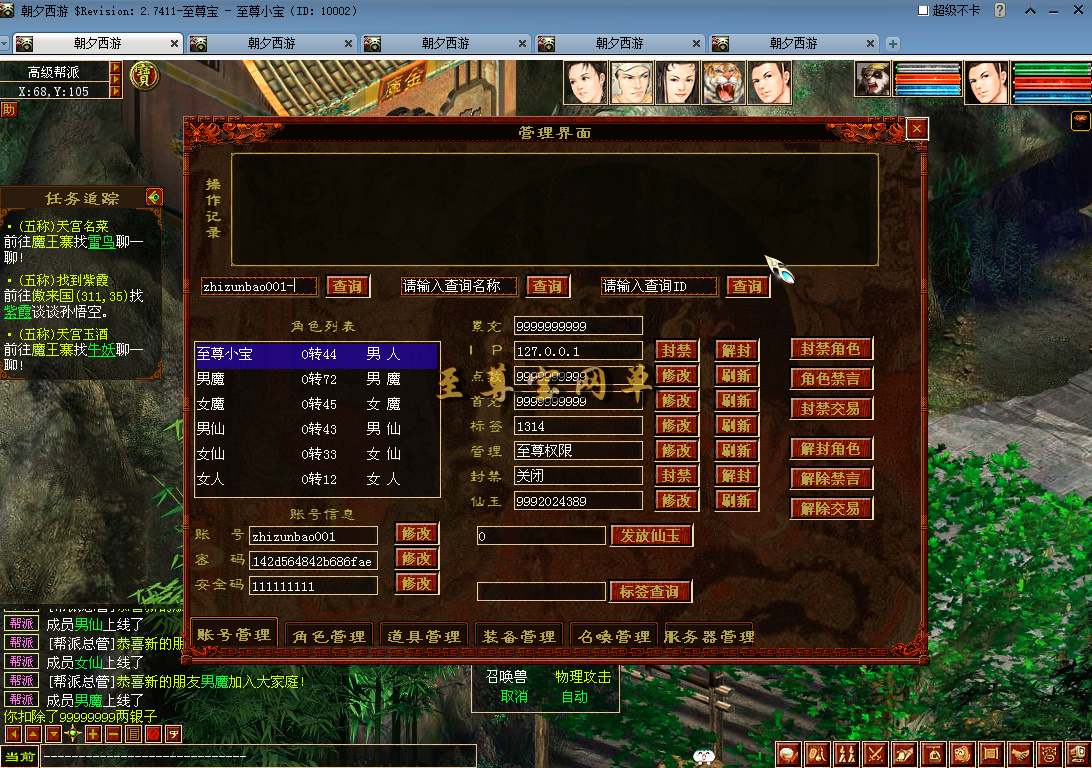Click the 发放仙玉 button
This screenshot has width=1092, height=768.
click(x=651, y=536)
